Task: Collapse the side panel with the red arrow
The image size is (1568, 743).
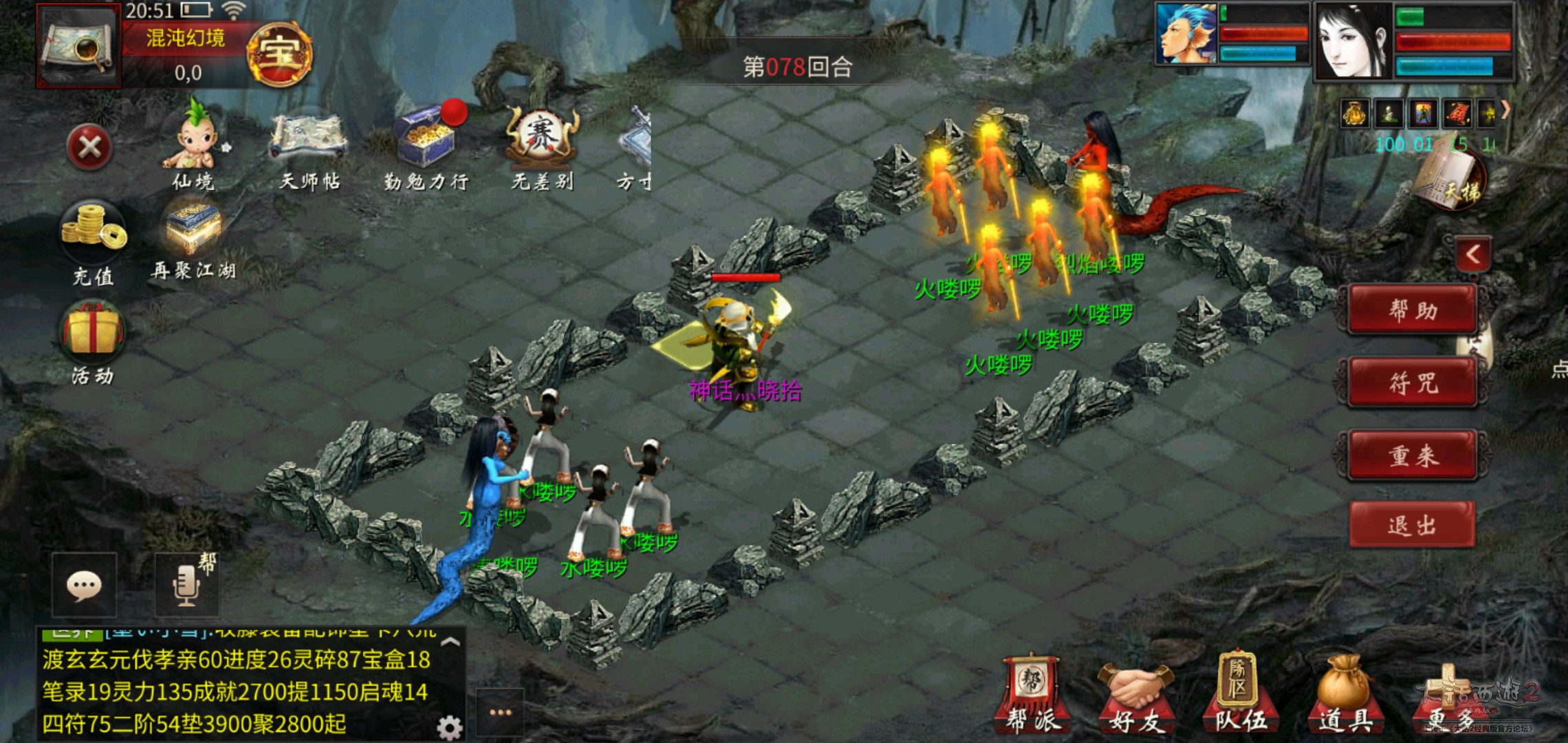Action: [x=1472, y=255]
